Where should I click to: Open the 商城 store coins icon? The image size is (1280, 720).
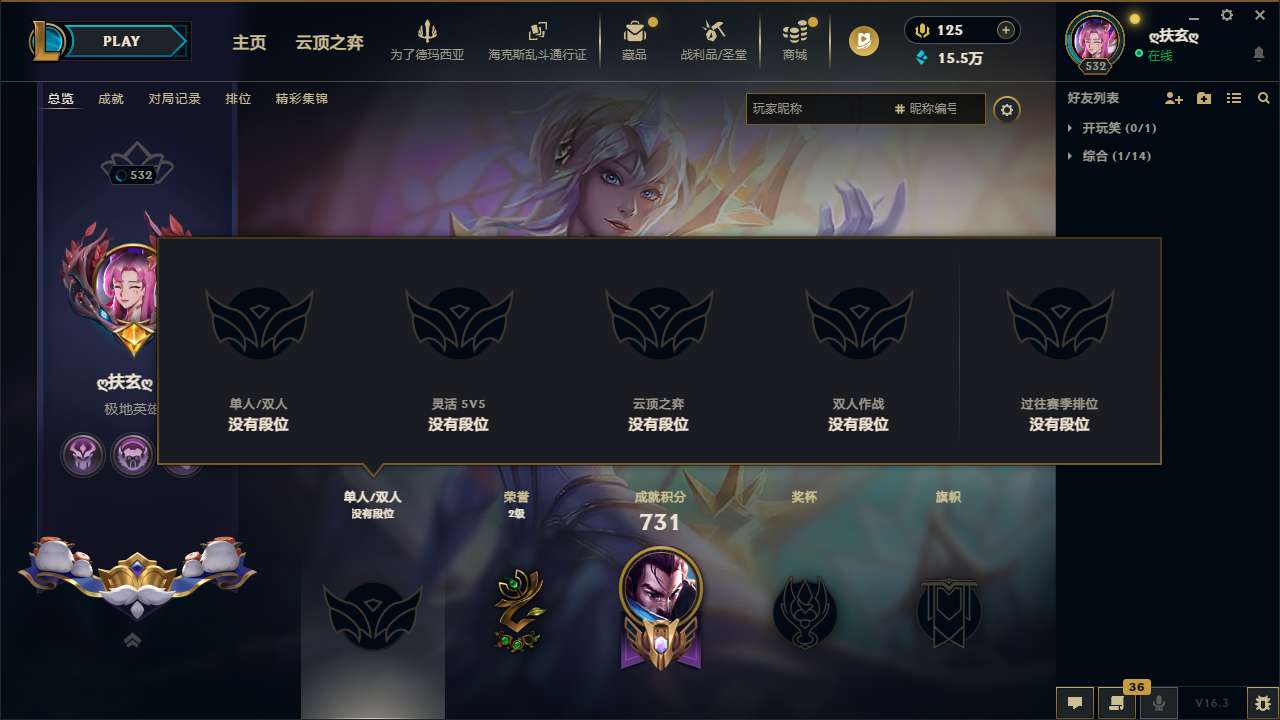[795, 33]
